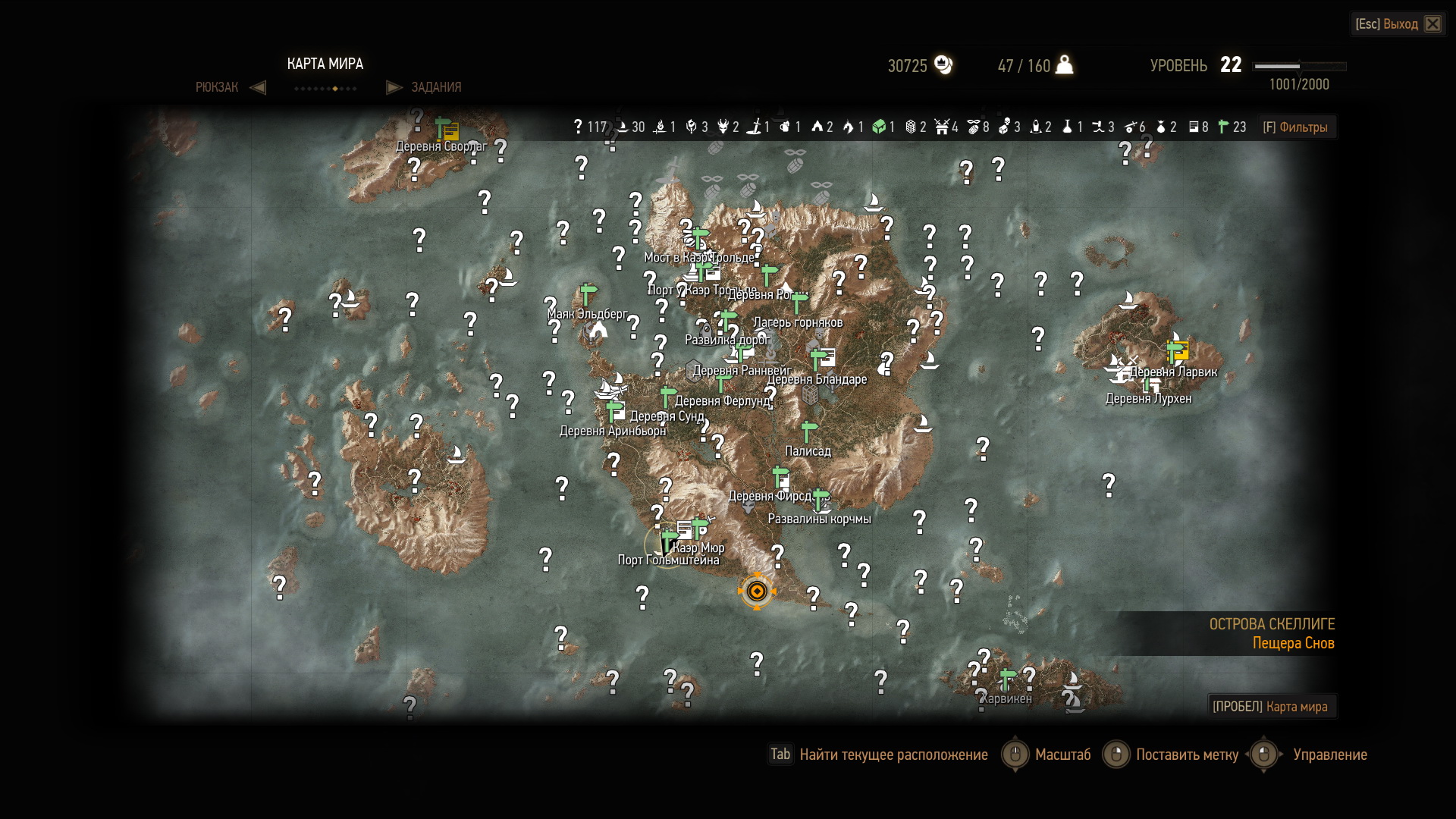Switch to the Рюкзак tab
The height and width of the screenshot is (819, 1456).
(x=218, y=87)
